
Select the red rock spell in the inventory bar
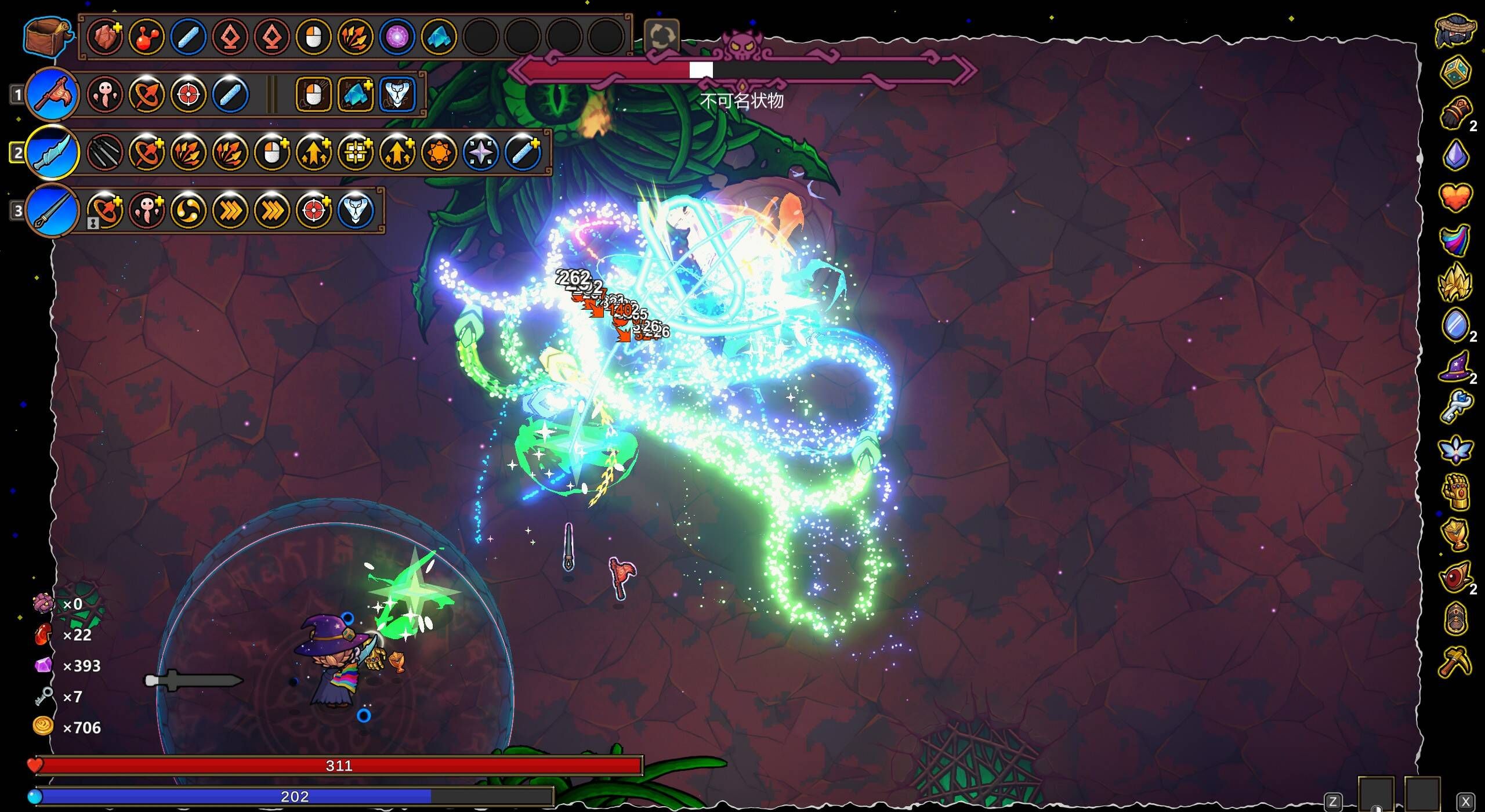click(x=105, y=37)
